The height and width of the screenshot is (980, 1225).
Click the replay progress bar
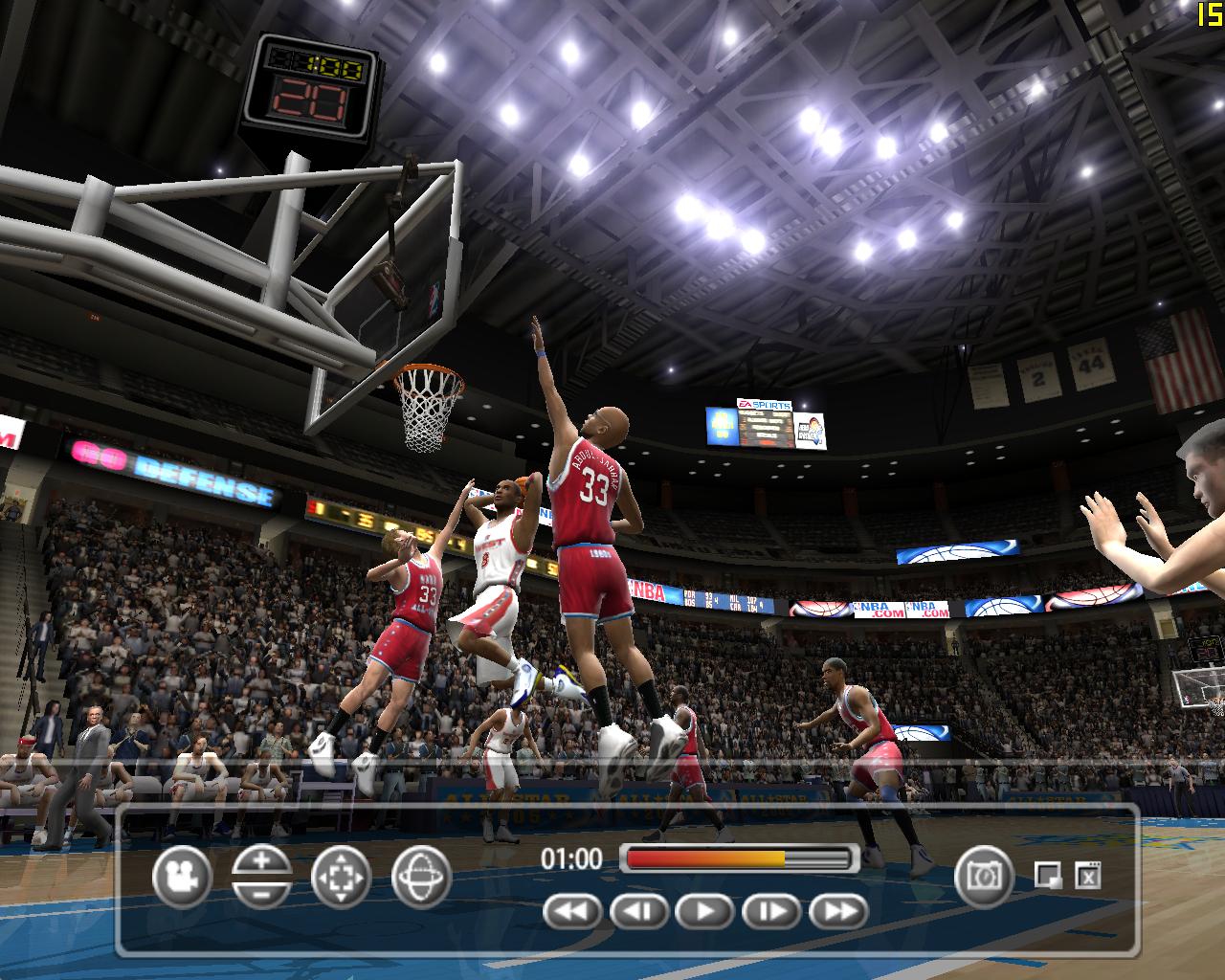pos(738,858)
